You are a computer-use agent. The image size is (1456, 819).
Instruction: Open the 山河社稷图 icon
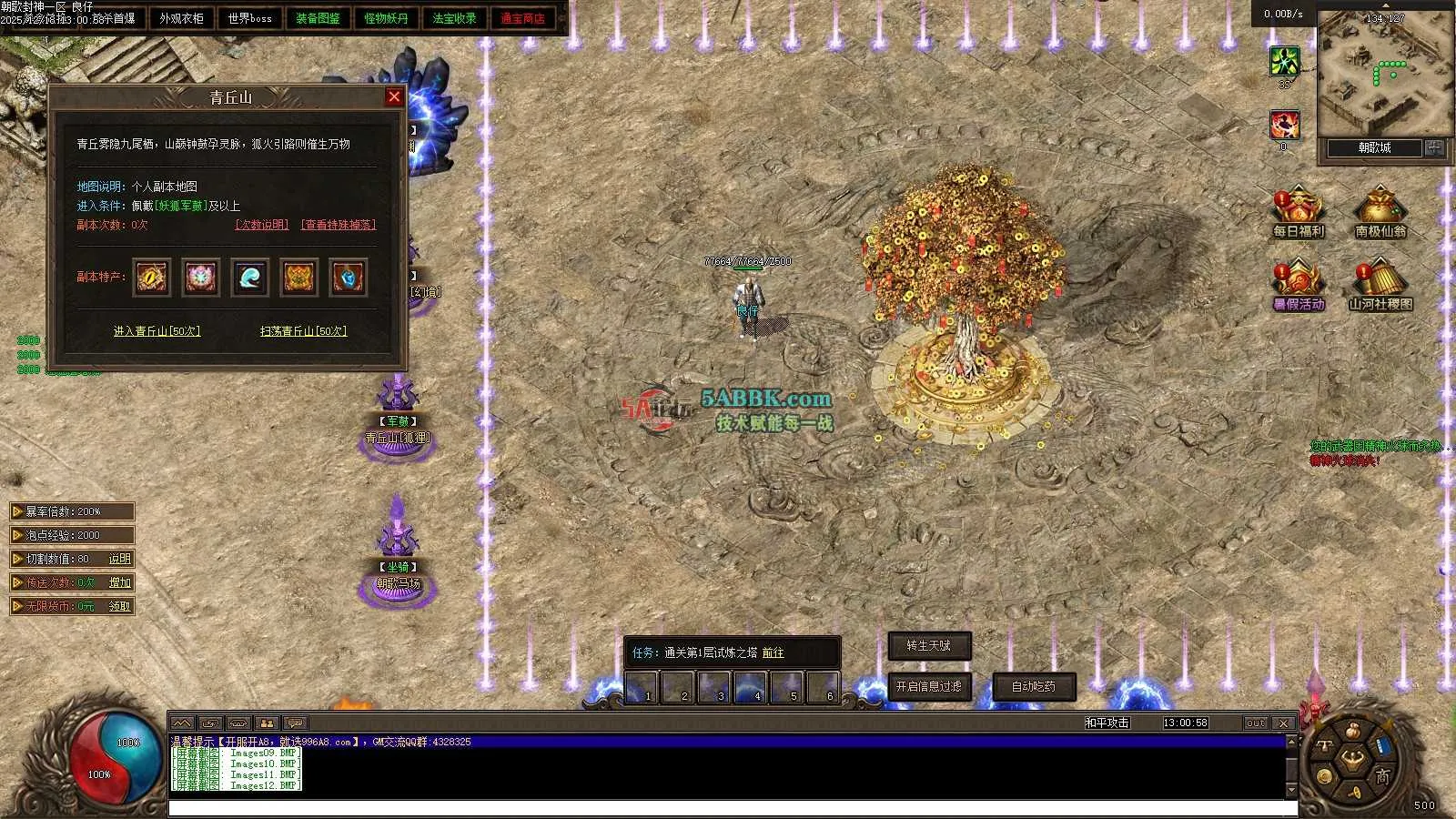point(1380,285)
